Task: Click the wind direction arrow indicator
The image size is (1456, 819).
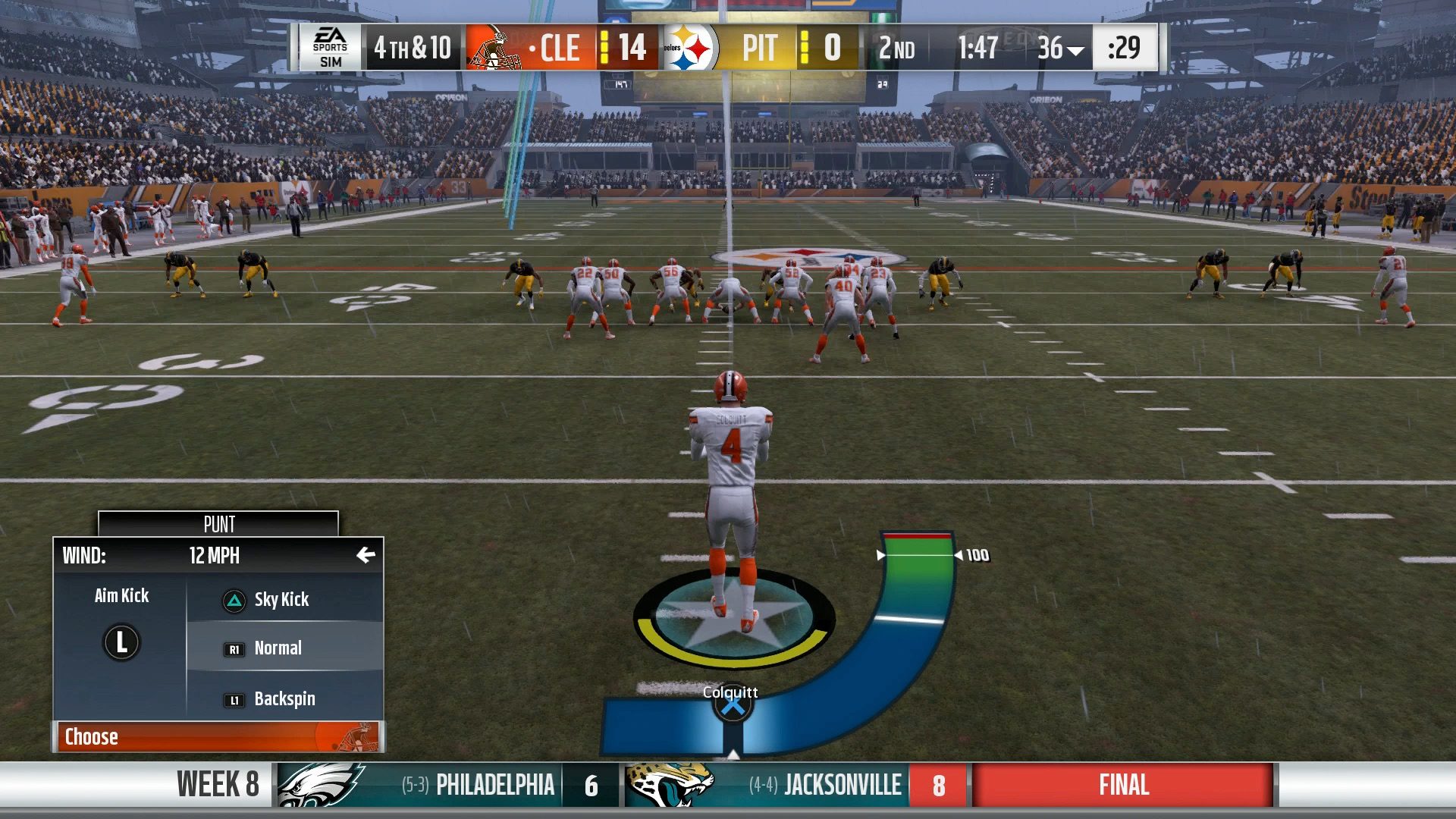Action: (x=367, y=554)
